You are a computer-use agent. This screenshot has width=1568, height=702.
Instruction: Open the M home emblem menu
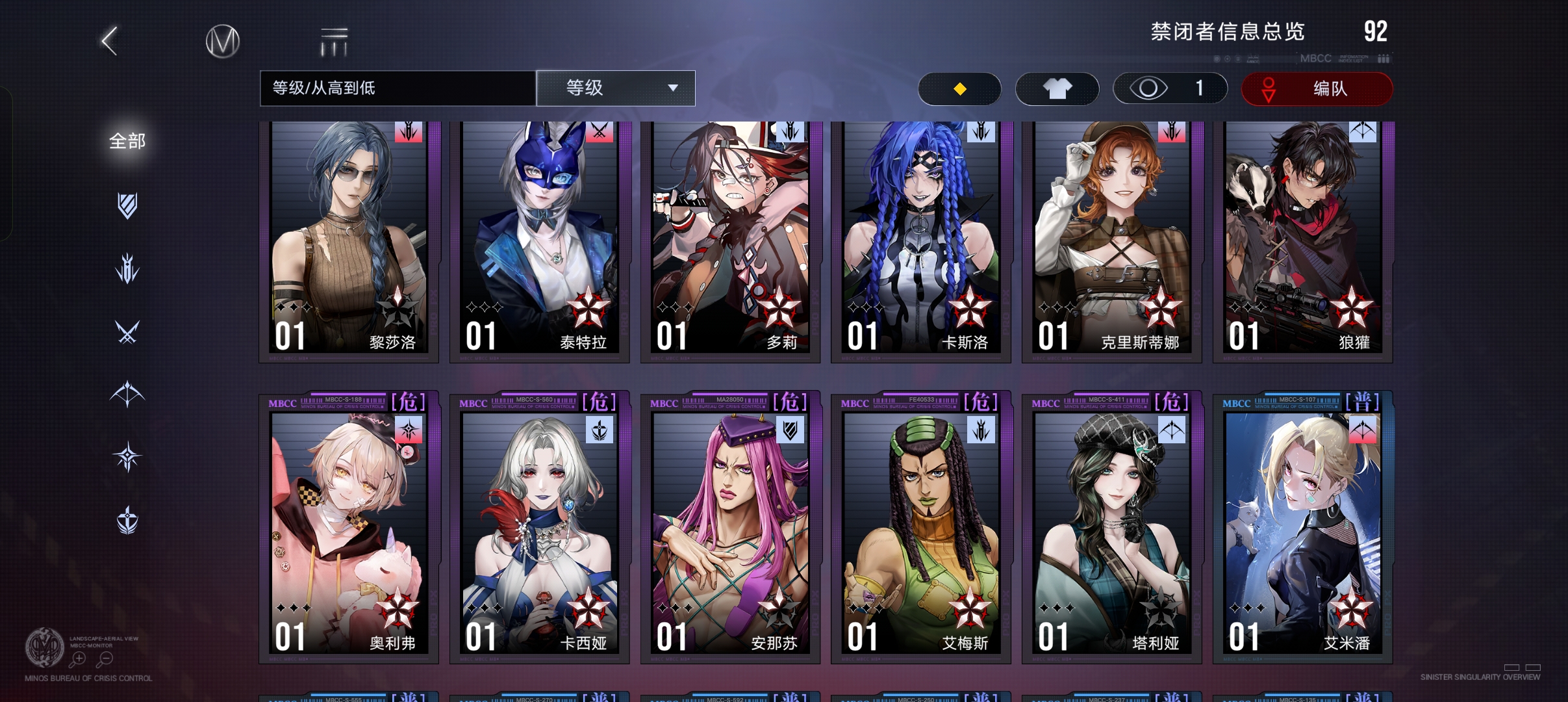223,42
